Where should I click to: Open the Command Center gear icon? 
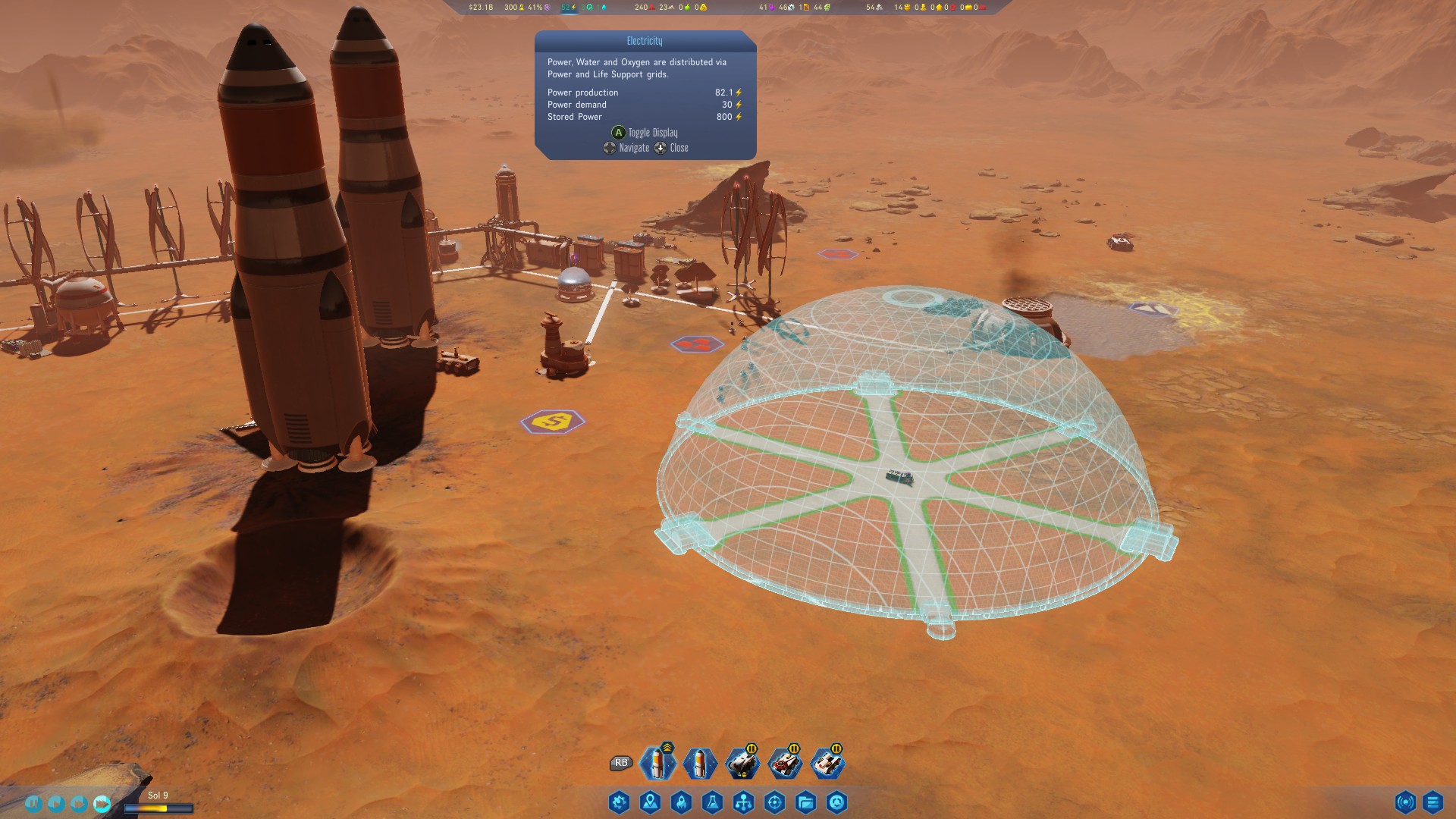619,802
